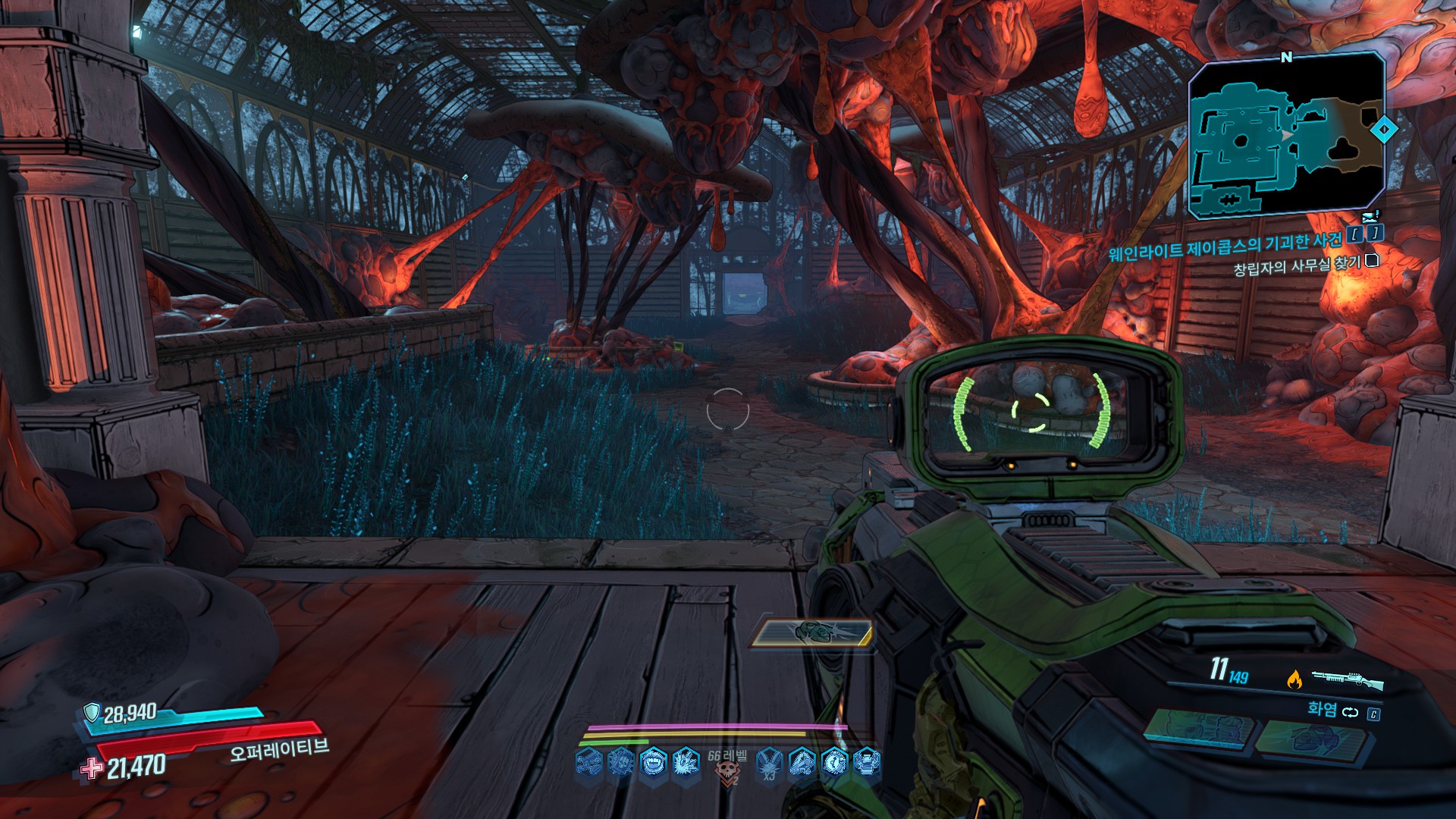Select the x3 stacked buff icon

pyautogui.click(x=769, y=762)
